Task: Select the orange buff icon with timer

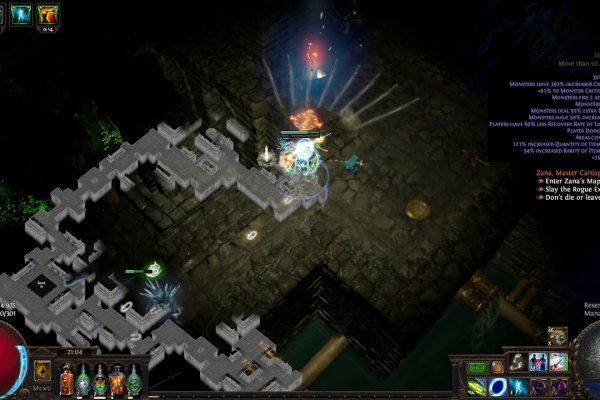Action: point(47,13)
